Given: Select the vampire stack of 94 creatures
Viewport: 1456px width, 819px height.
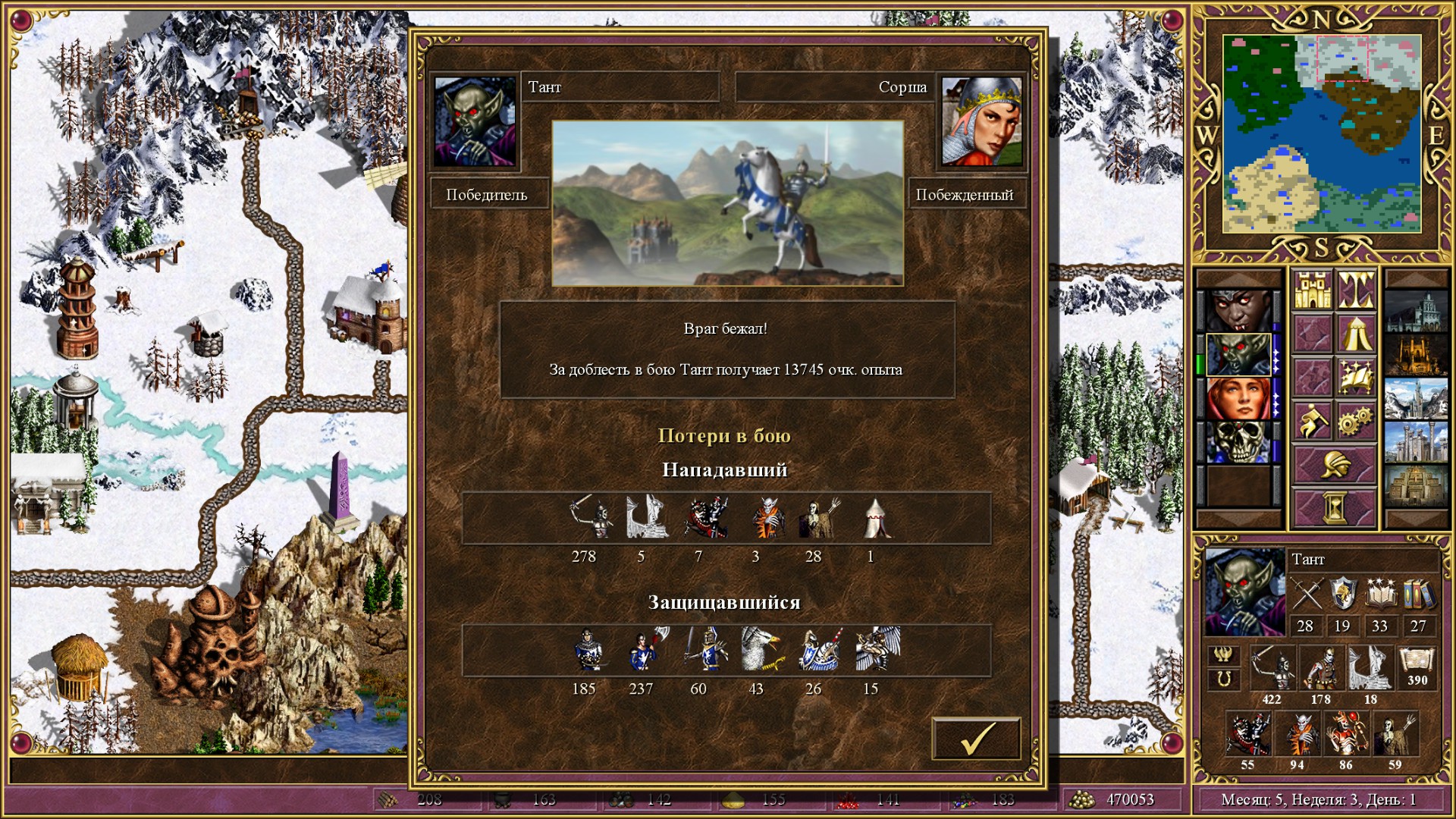Looking at the screenshot, I should tap(1300, 733).
